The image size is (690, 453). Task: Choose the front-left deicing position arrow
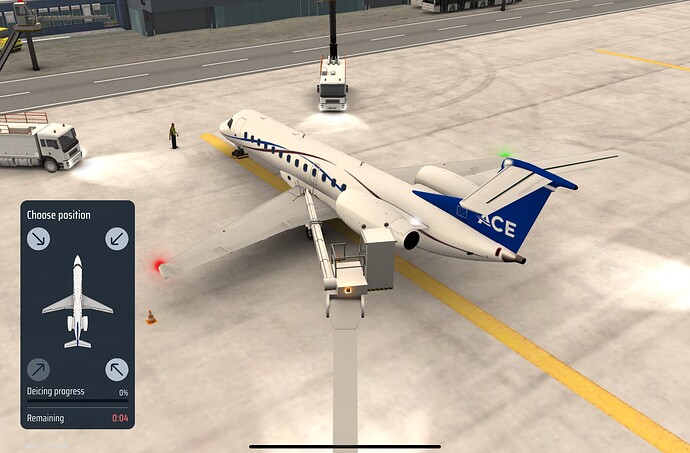coord(38,239)
